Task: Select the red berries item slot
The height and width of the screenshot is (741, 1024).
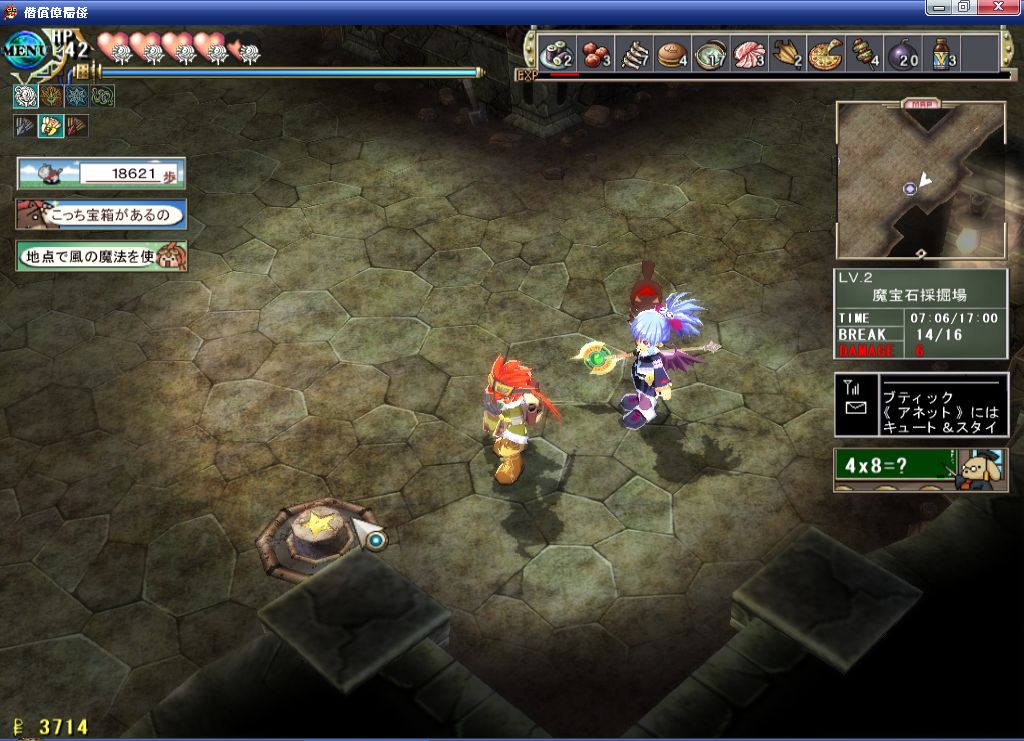Action: (596, 53)
